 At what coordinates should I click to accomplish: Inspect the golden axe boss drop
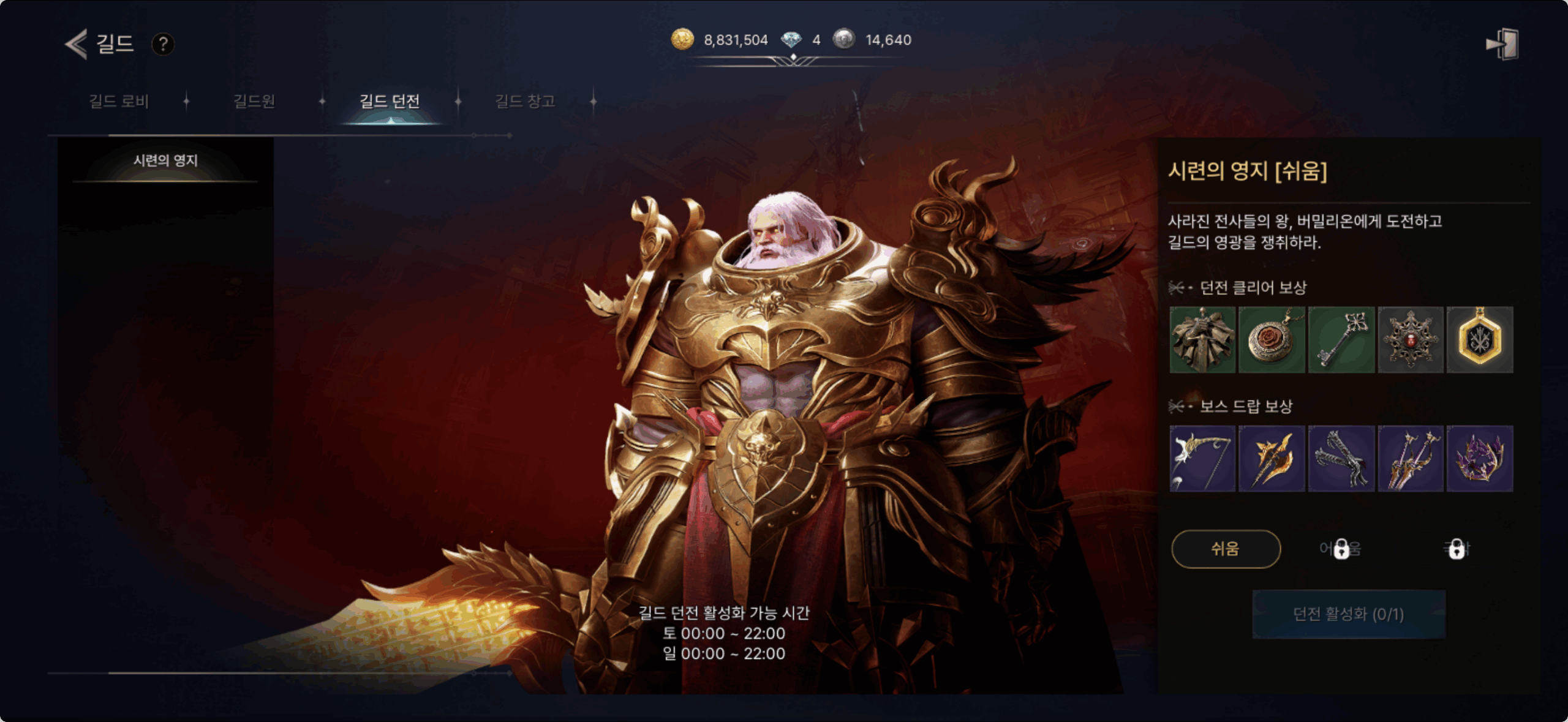1272,459
